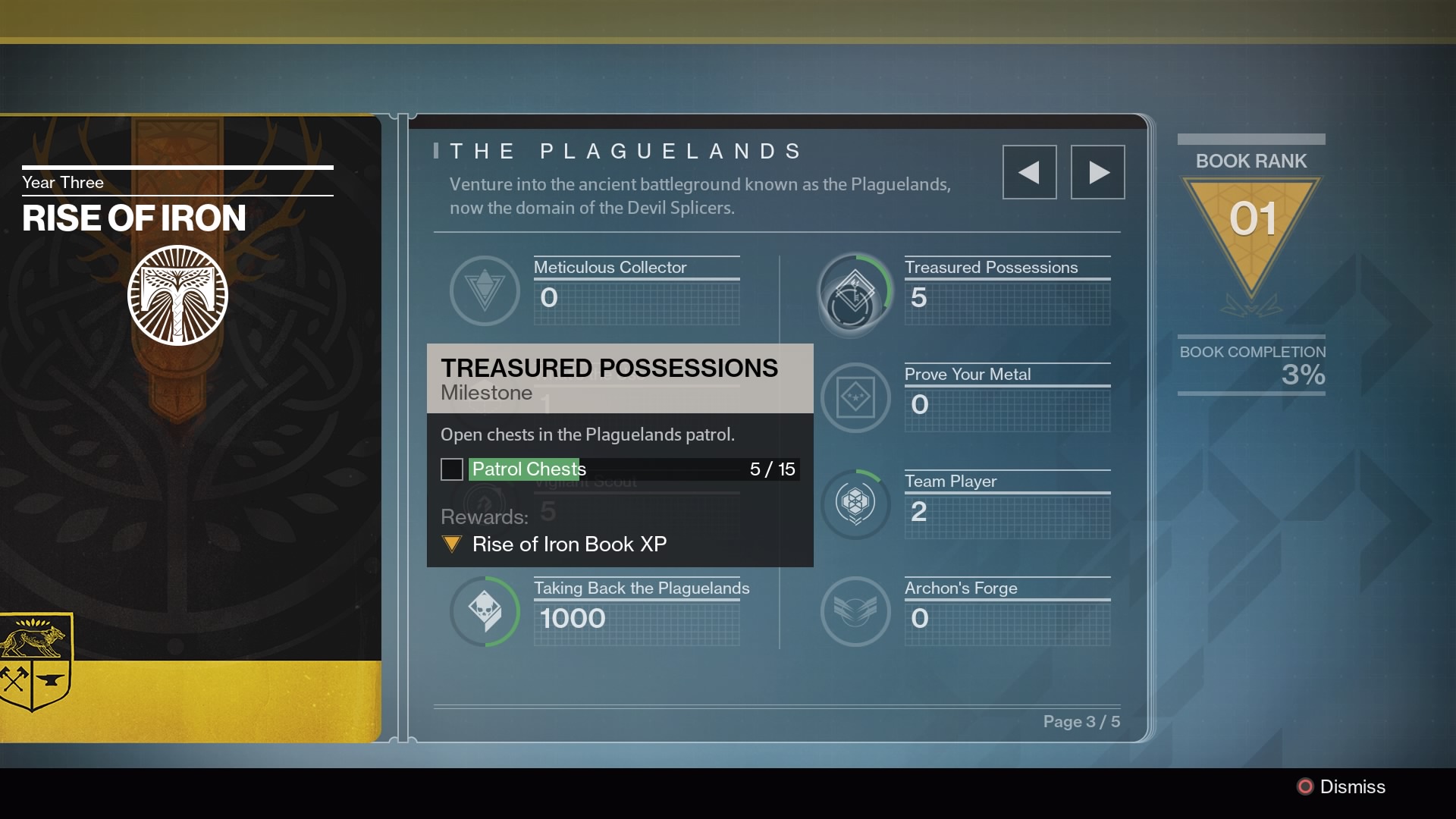Inspect the Team Player milestone icon

point(855,504)
